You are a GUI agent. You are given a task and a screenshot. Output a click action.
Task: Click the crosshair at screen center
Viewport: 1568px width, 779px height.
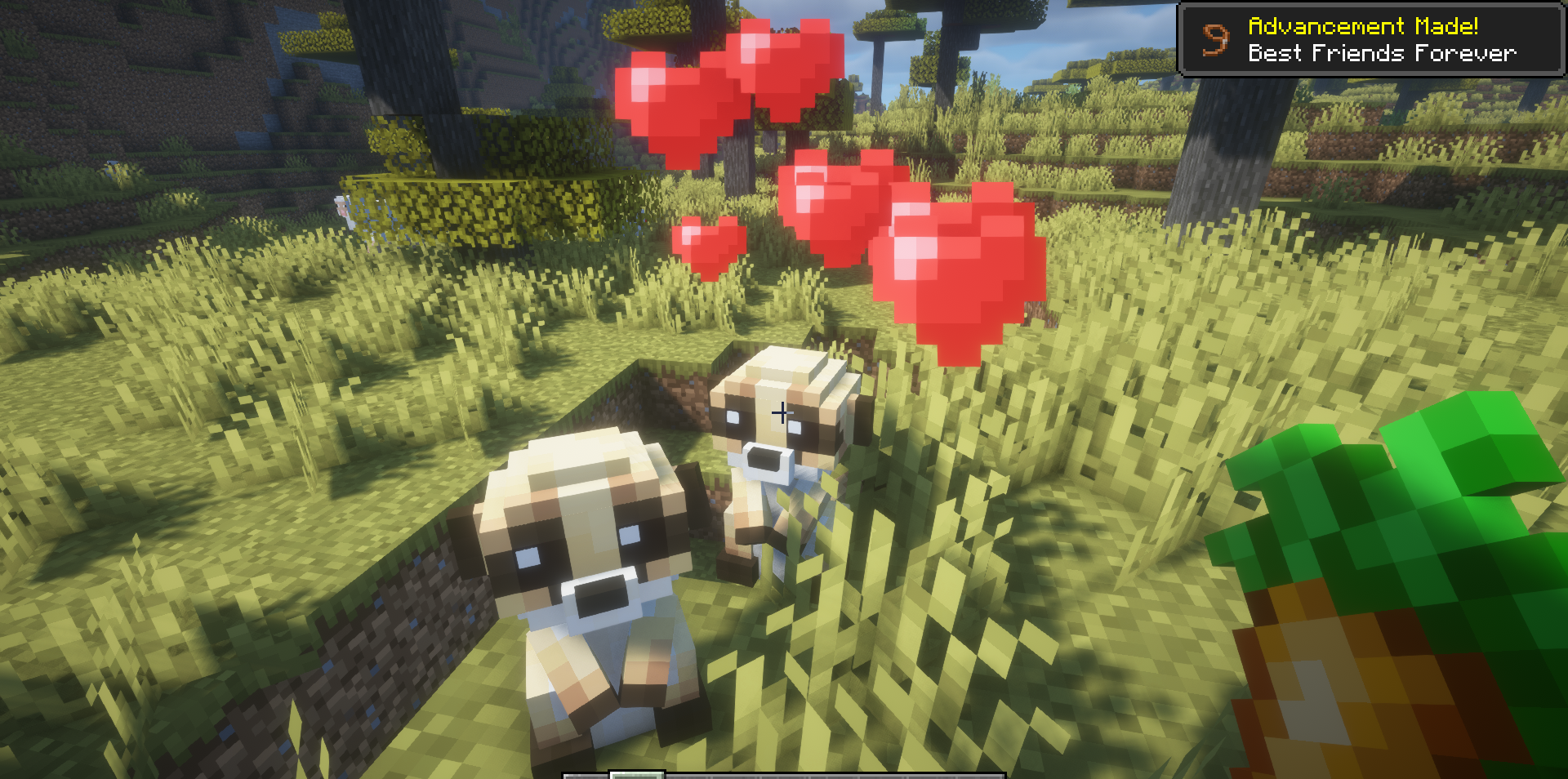pos(782,413)
